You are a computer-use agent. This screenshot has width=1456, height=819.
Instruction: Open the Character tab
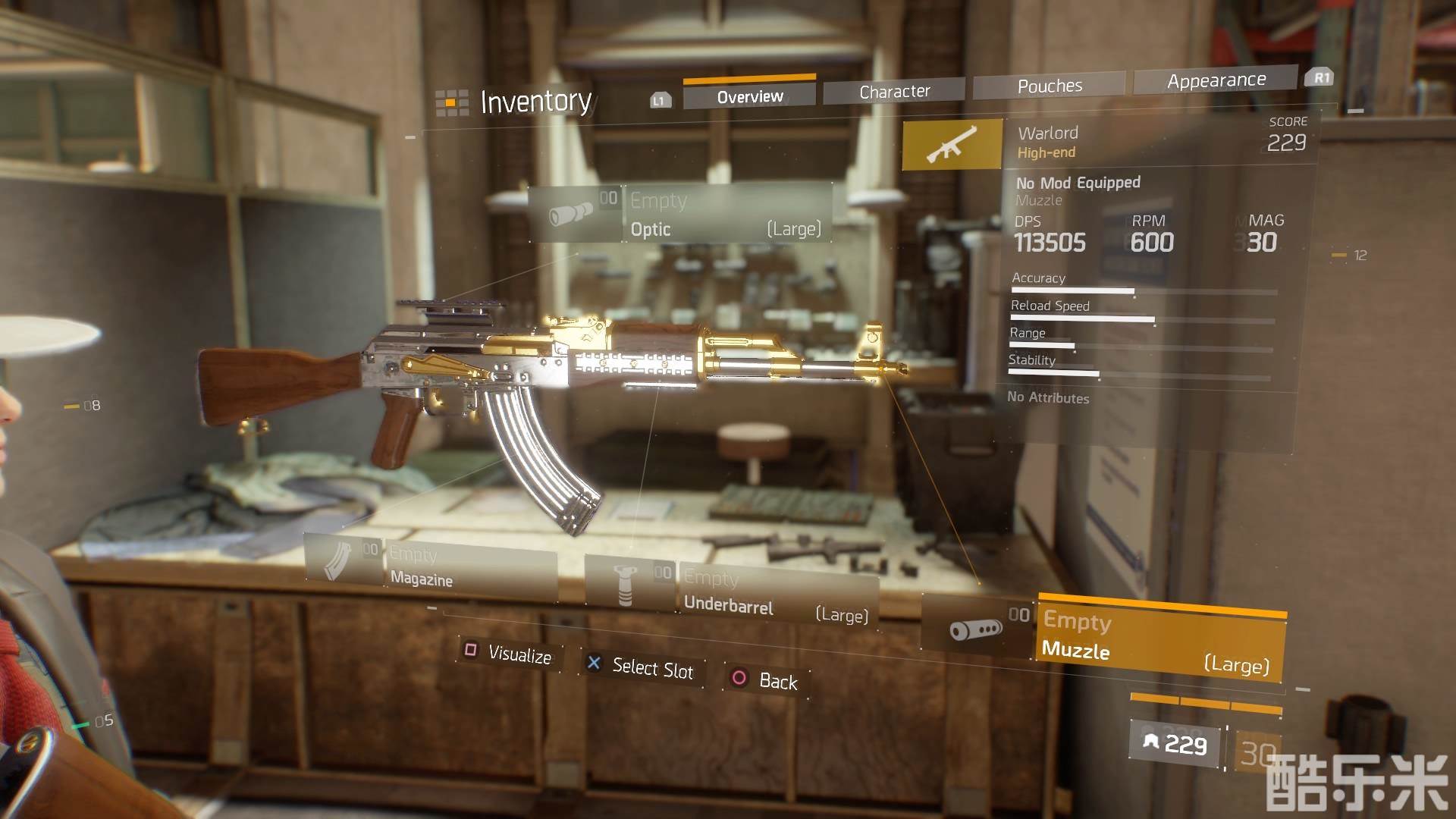tap(894, 92)
